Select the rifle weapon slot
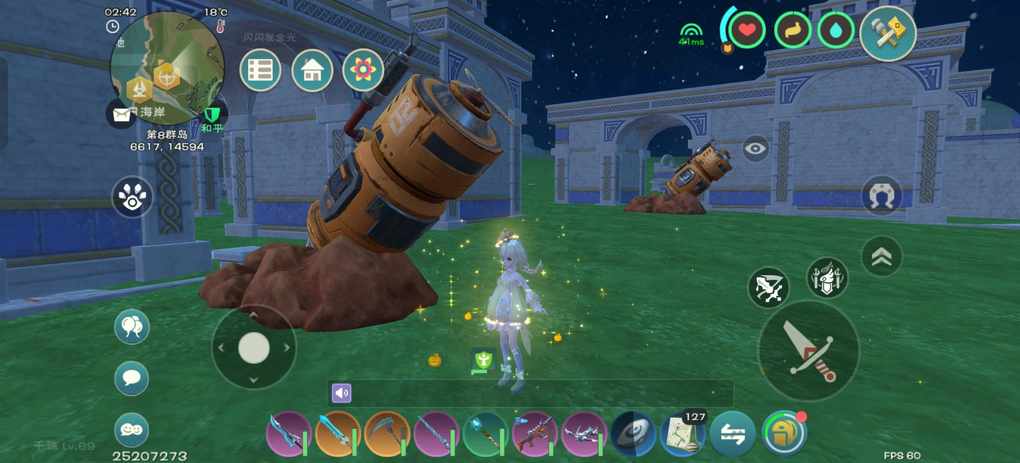The width and height of the screenshot is (1020, 463). pos(534,434)
